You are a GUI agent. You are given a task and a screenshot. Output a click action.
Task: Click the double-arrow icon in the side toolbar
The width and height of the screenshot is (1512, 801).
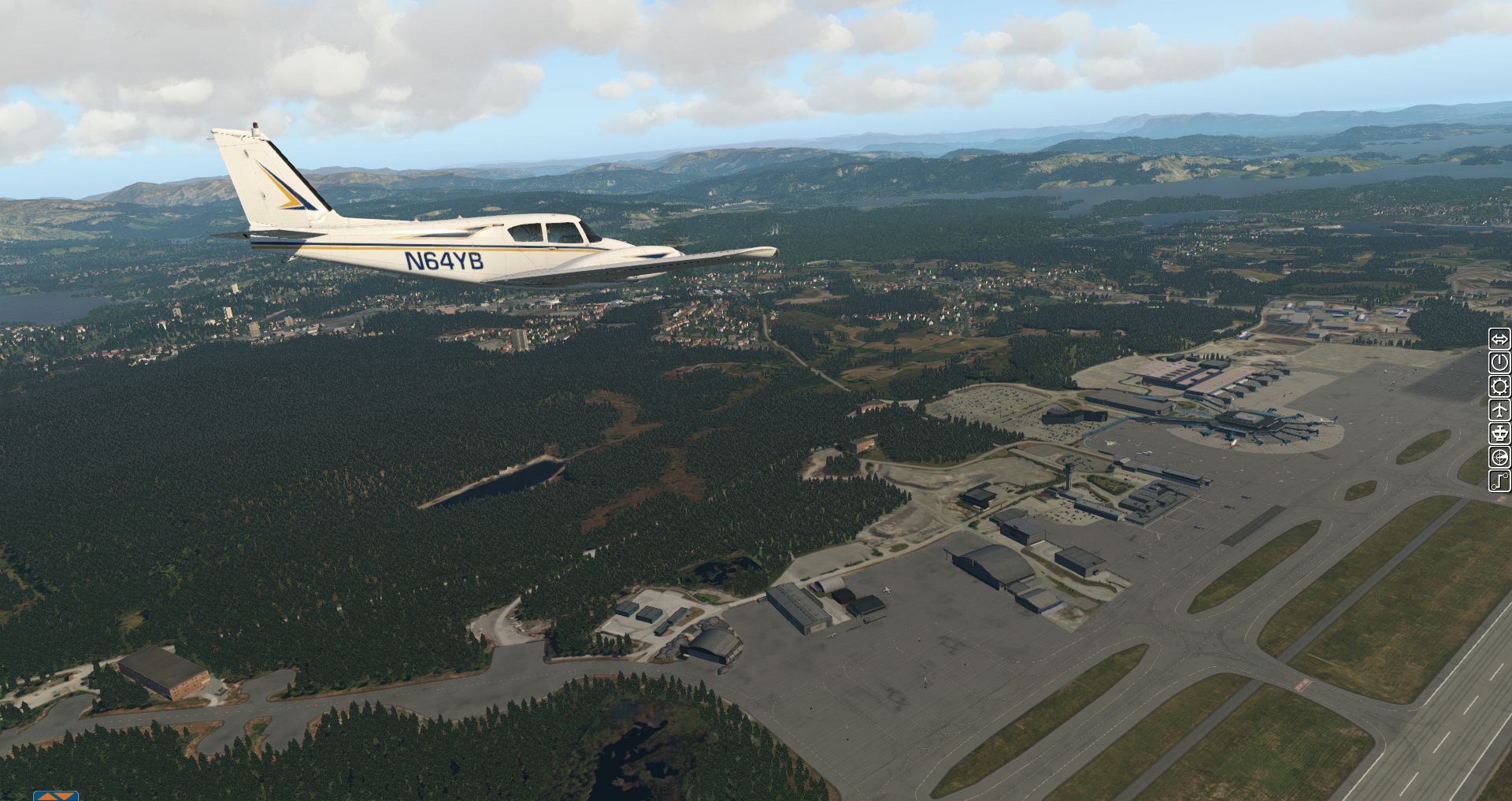(x=1499, y=339)
